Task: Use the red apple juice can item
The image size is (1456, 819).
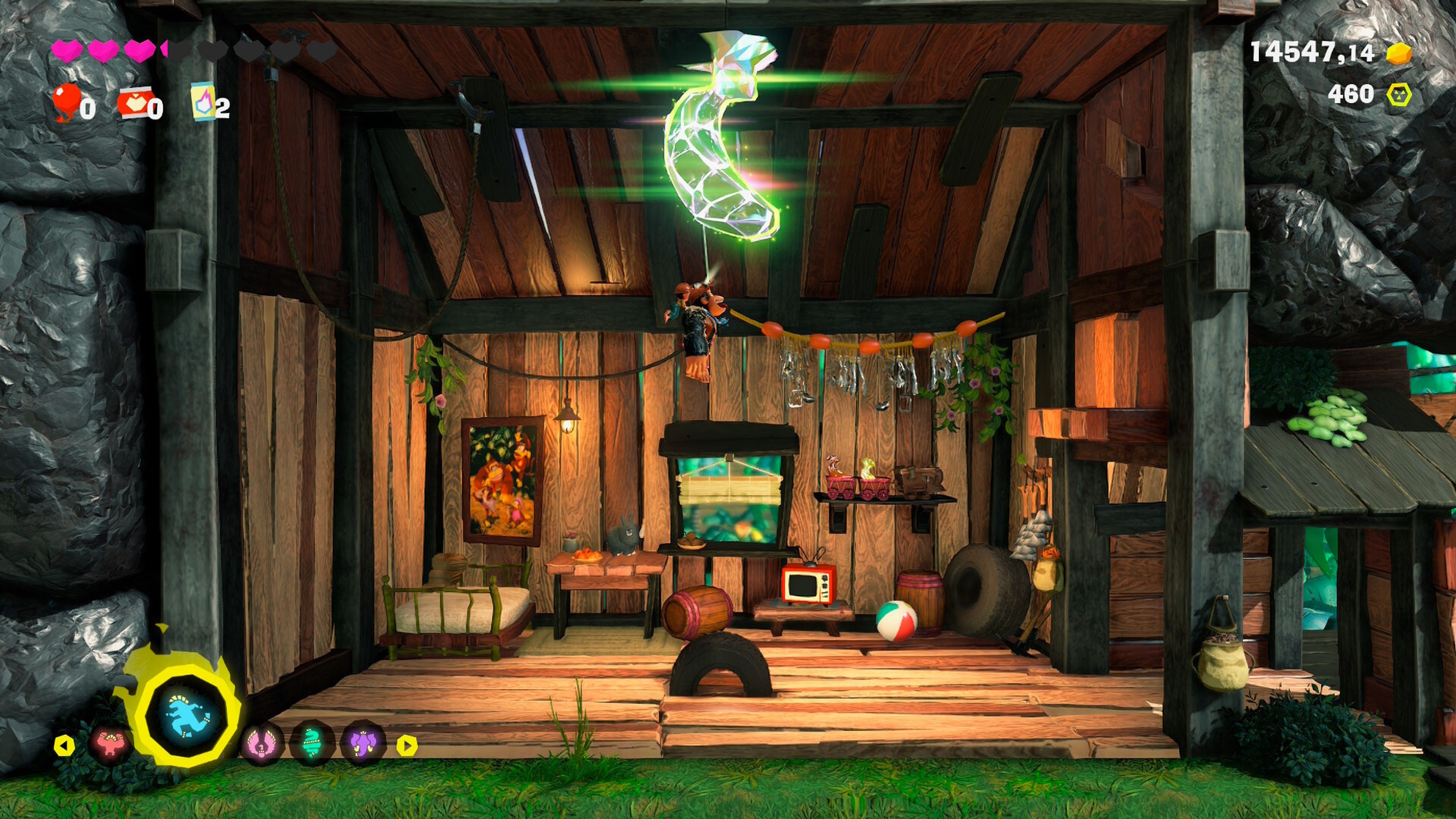Action: click(133, 102)
